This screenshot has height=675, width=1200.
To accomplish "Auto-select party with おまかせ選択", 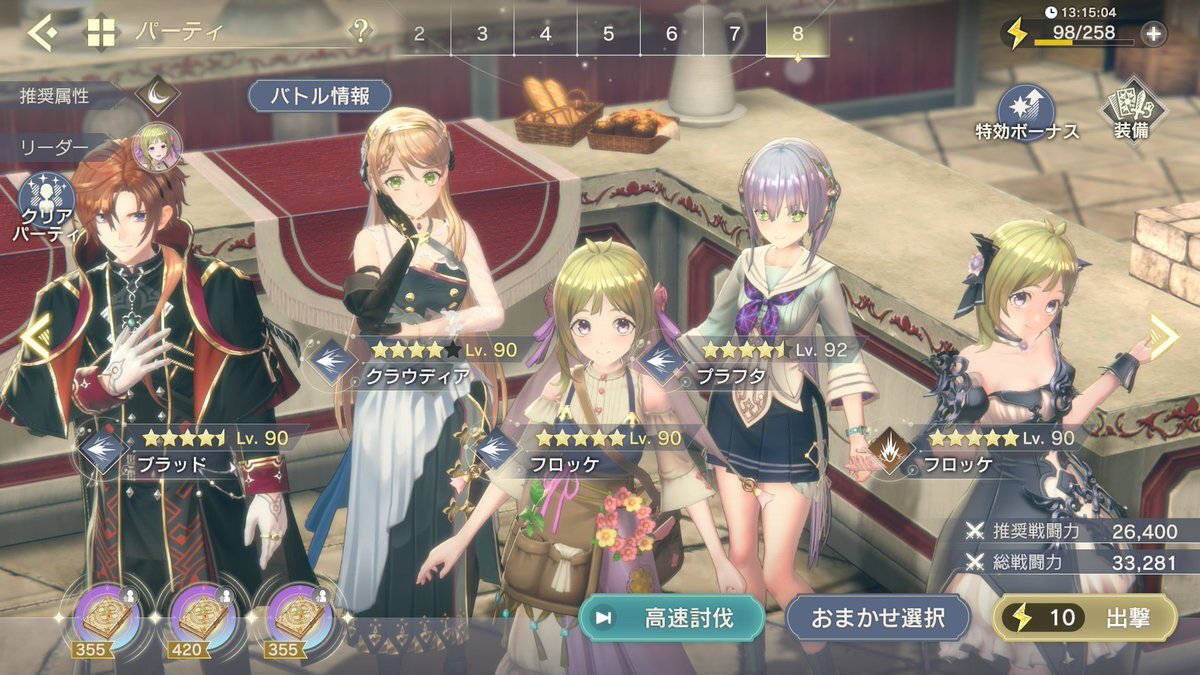I will [x=879, y=618].
